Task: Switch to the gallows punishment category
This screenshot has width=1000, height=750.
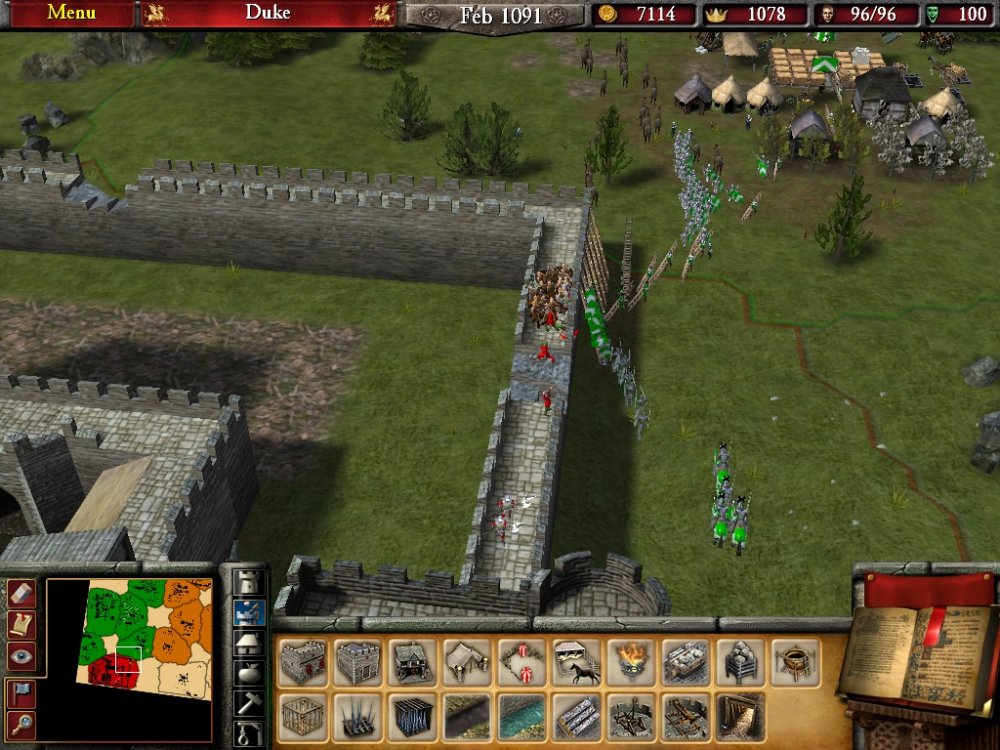Action: (247, 734)
